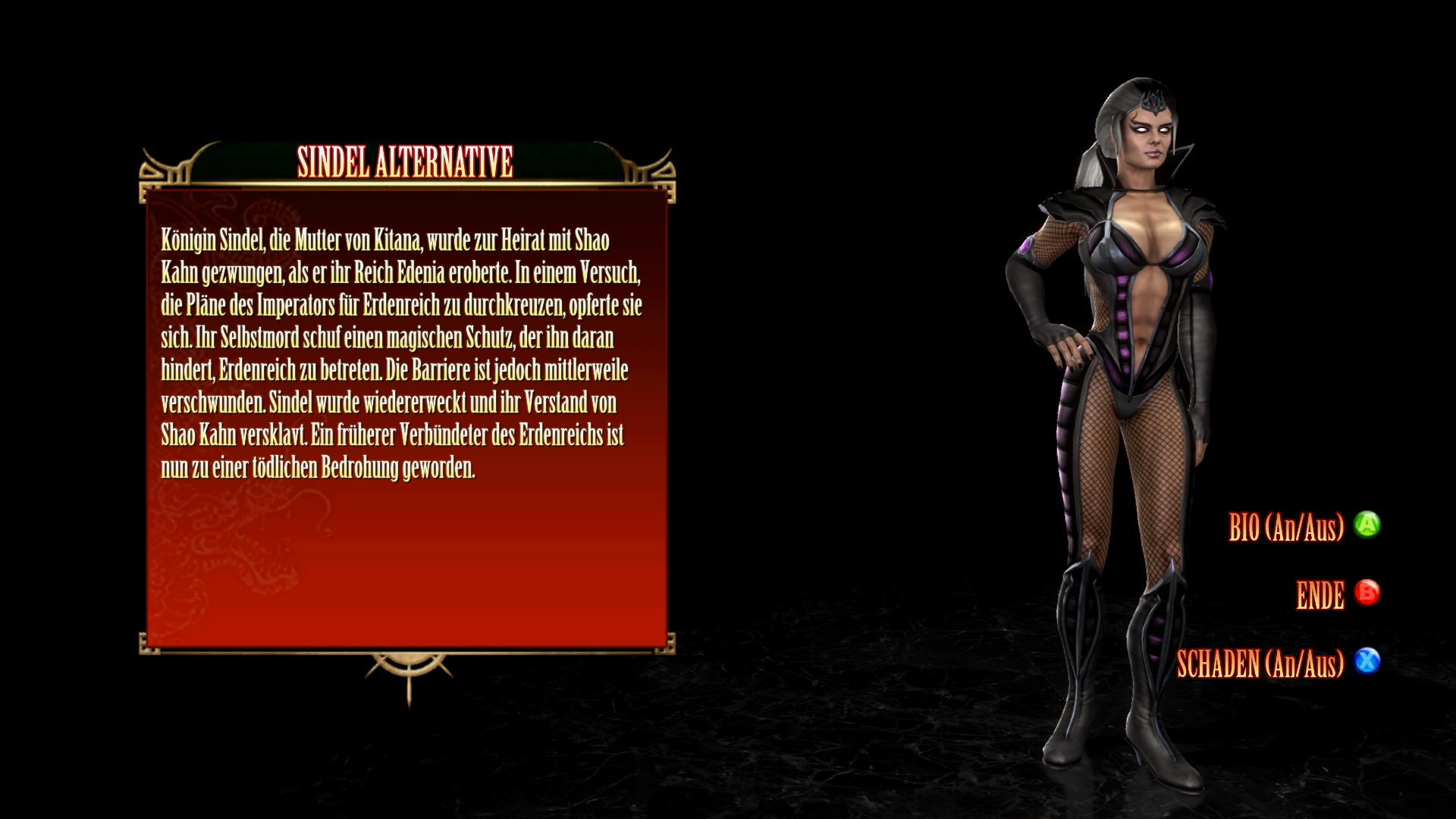Toggle the SCHADEN (An/Aus) damage display
This screenshot has width=1456, height=819.
(1369, 662)
